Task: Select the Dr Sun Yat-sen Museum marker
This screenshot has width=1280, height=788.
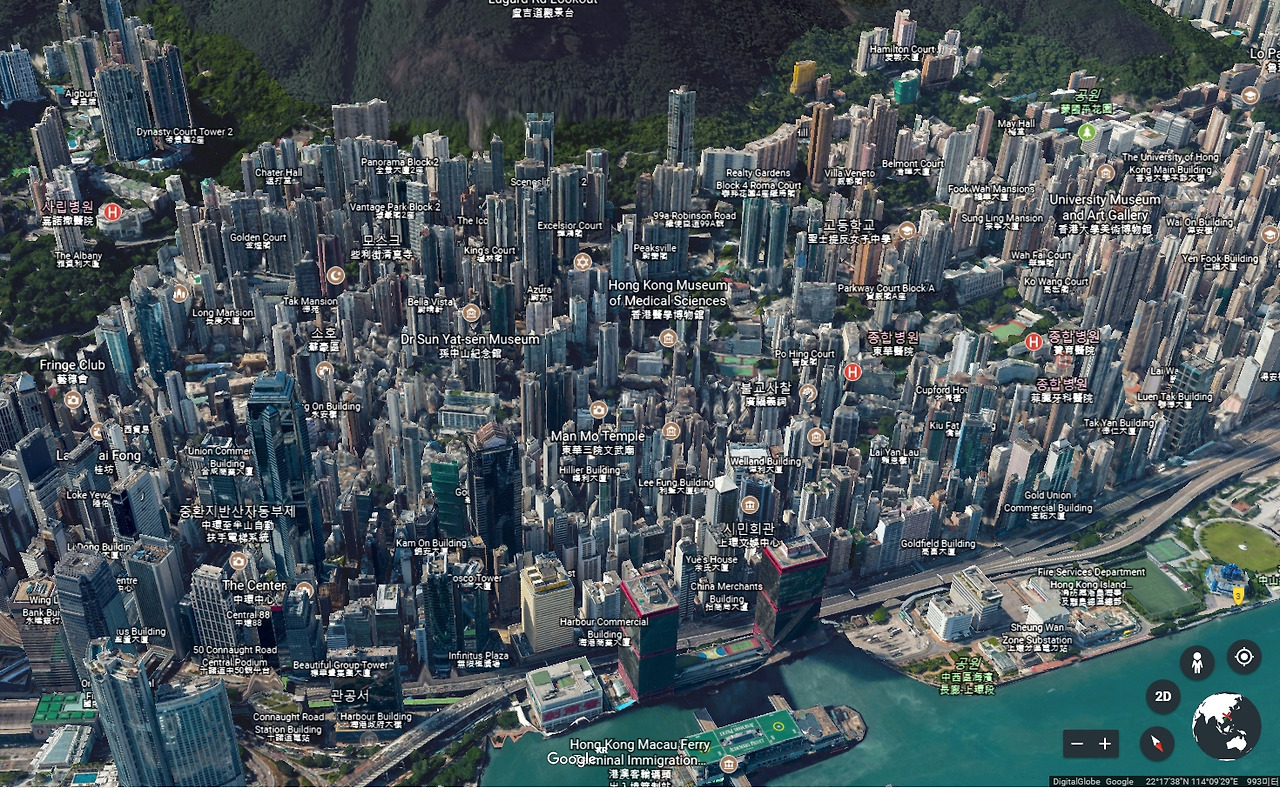Action: click(471, 313)
